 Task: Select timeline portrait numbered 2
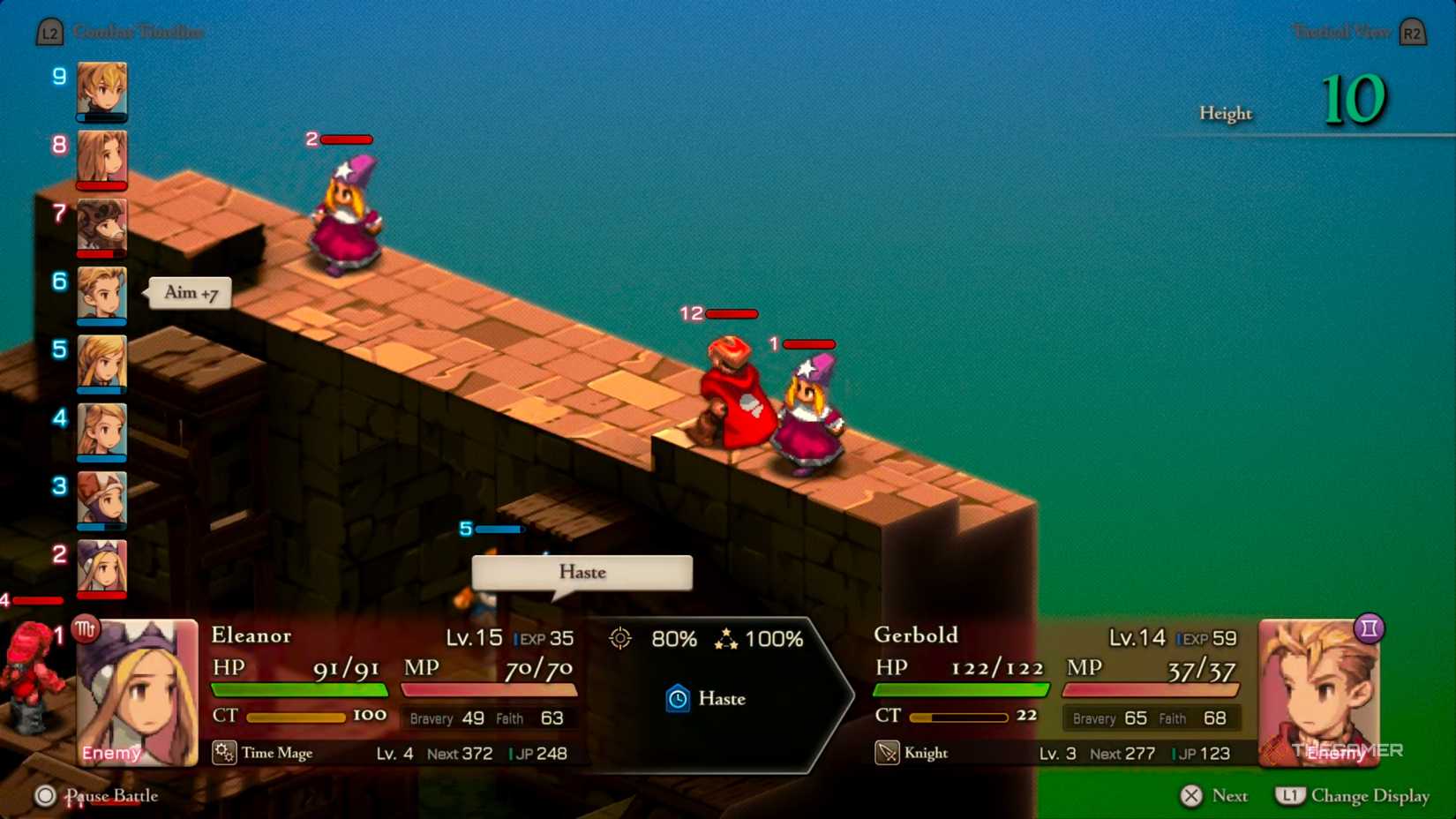(101, 567)
